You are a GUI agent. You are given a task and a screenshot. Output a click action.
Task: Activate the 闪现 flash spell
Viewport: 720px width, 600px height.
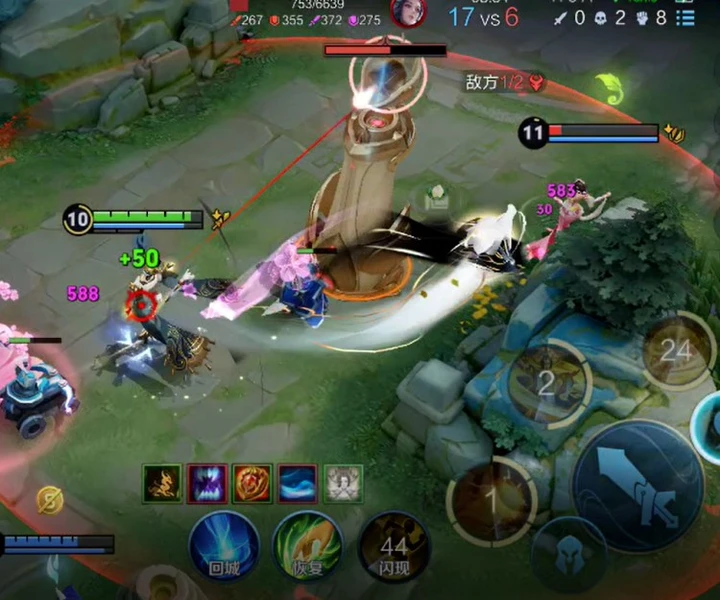(393, 547)
